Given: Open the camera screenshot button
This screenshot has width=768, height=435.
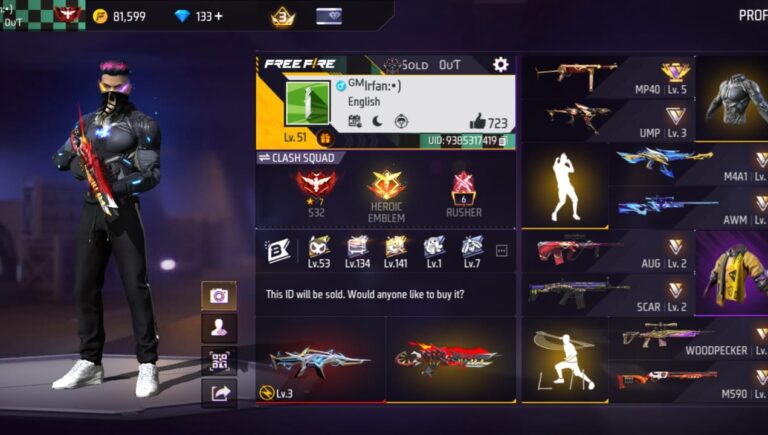Looking at the screenshot, I should (218, 295).
